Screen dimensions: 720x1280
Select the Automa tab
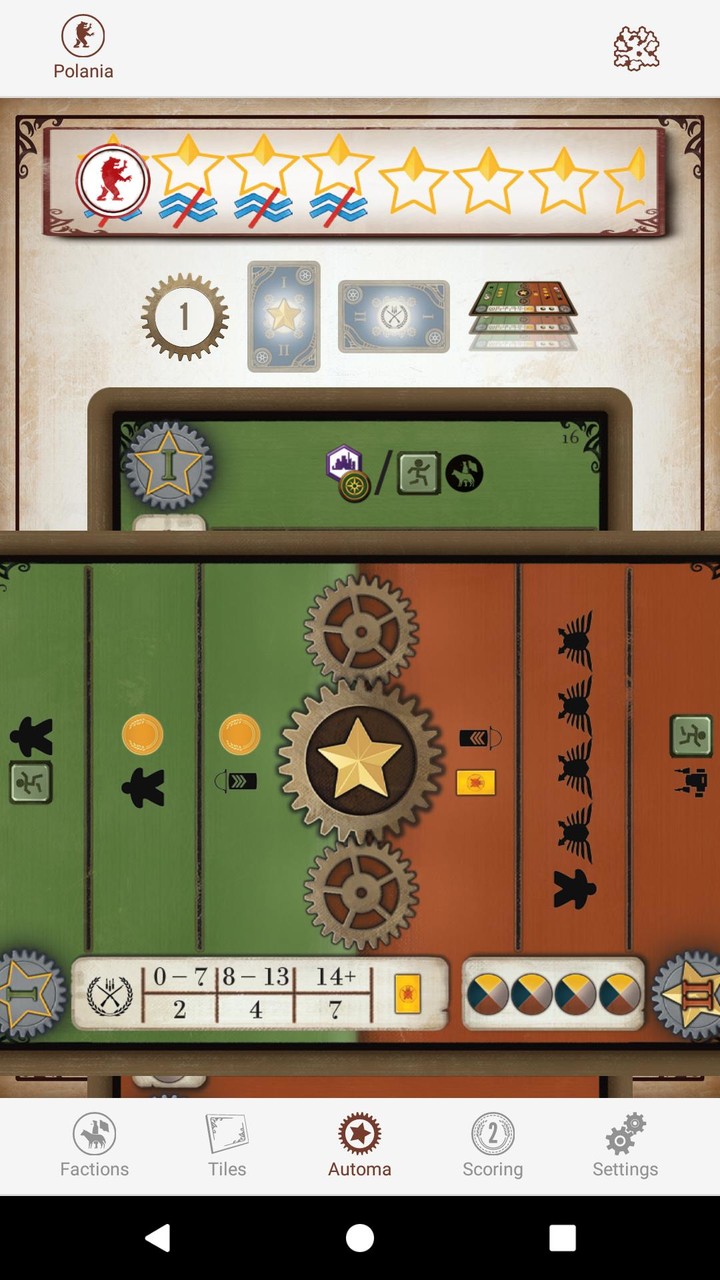(x=359, y=1146)
